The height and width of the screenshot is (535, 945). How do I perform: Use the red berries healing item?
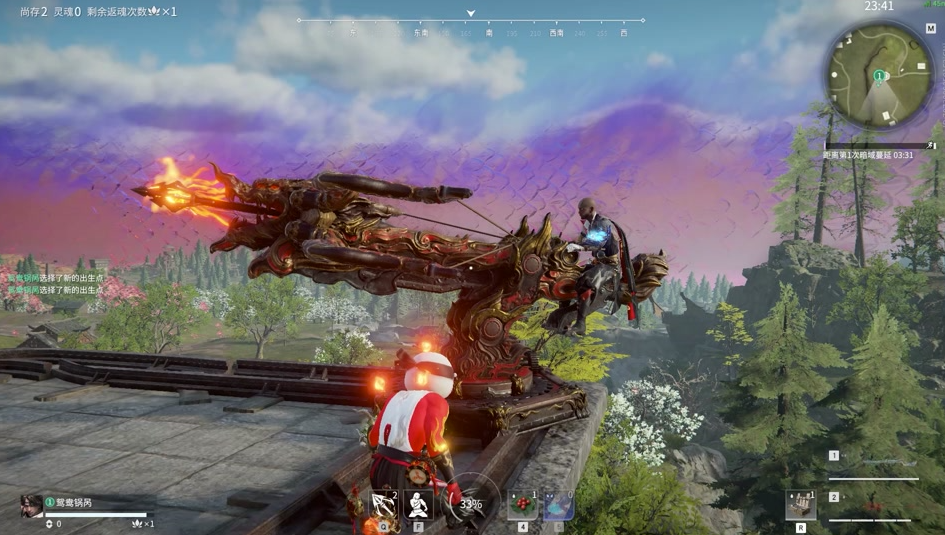[522, 505]
